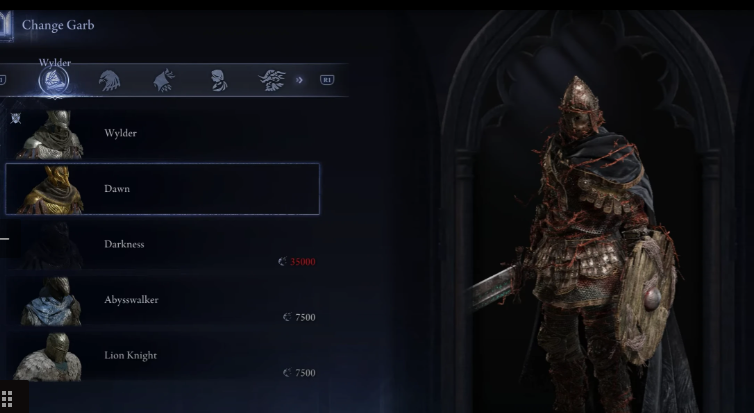Show more characters with the double-arrow

[x=300, y=80]
